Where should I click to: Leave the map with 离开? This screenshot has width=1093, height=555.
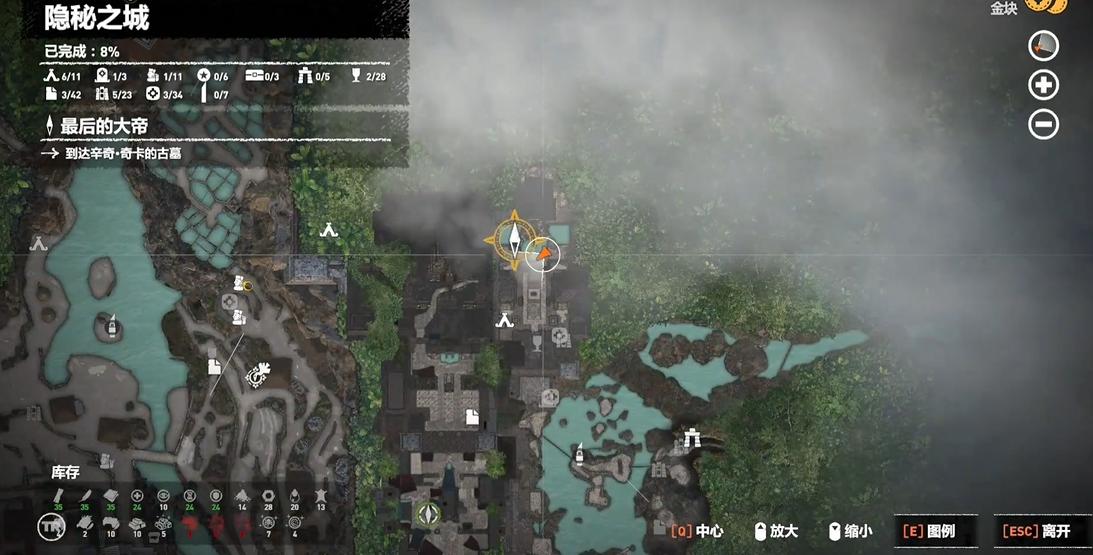[1040, 531]
